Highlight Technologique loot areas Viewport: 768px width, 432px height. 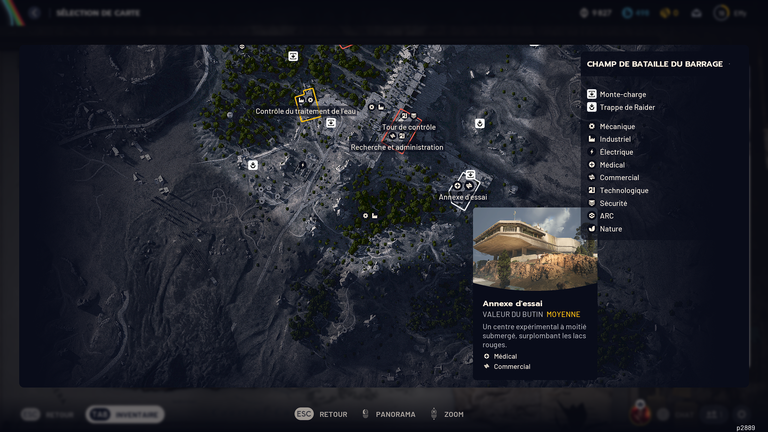623,191
